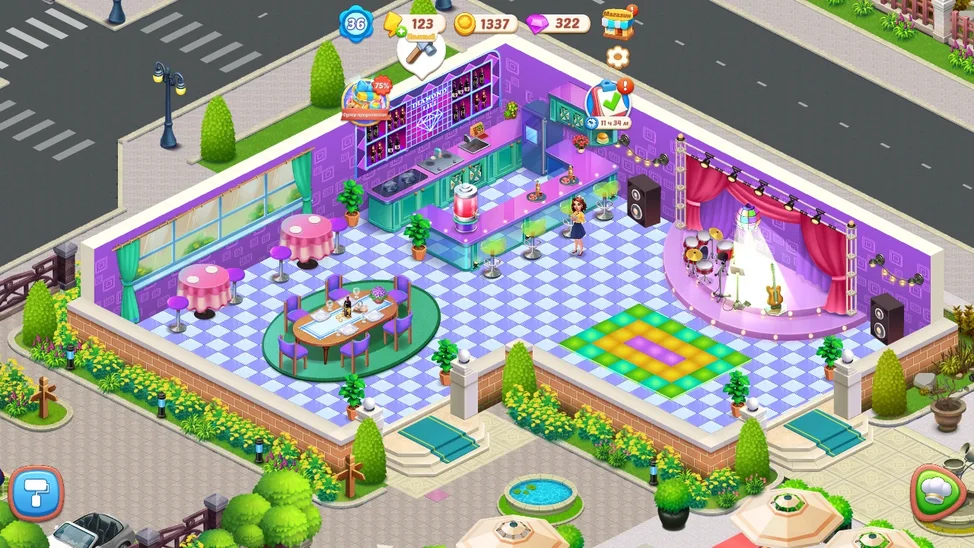The width and height of the screenshot is (974, 548).
Task: Open the settings gear
Action: pyautogui.click(x=618, y=57)
